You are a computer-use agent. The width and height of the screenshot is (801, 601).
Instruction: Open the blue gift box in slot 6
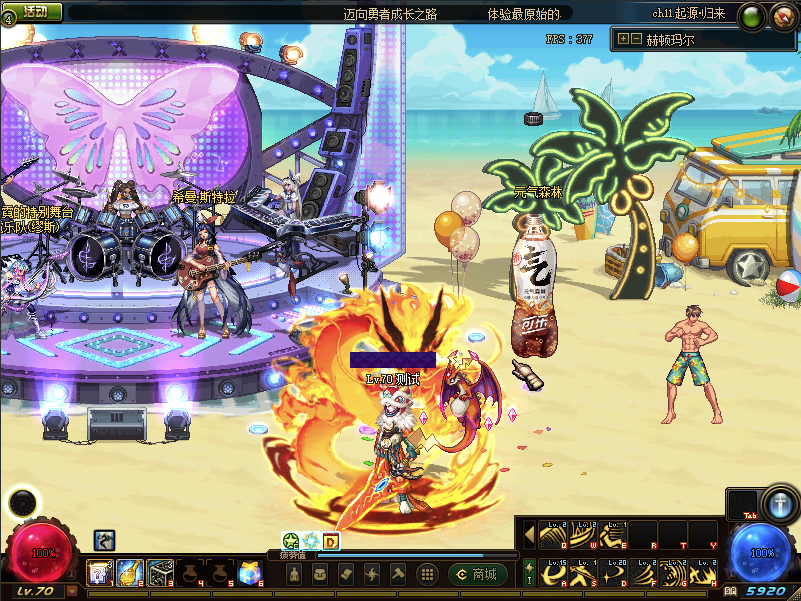(250, 572)
